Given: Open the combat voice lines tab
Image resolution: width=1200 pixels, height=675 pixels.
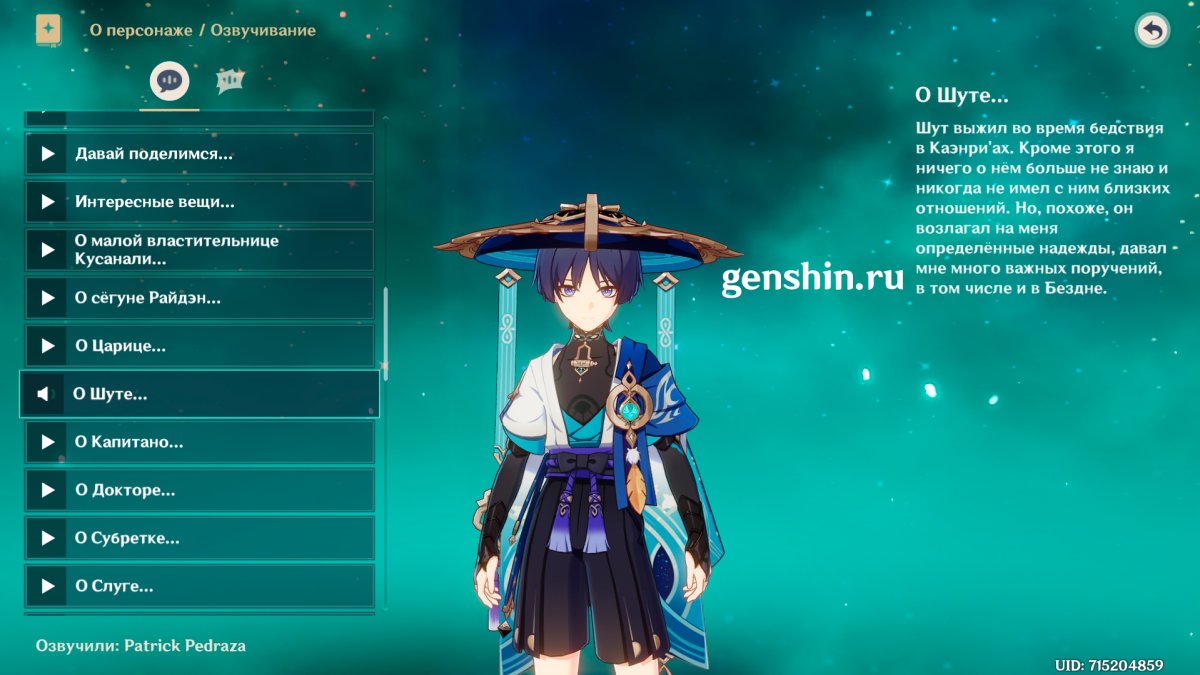Looking at the screenshot, I should (231, 81).
